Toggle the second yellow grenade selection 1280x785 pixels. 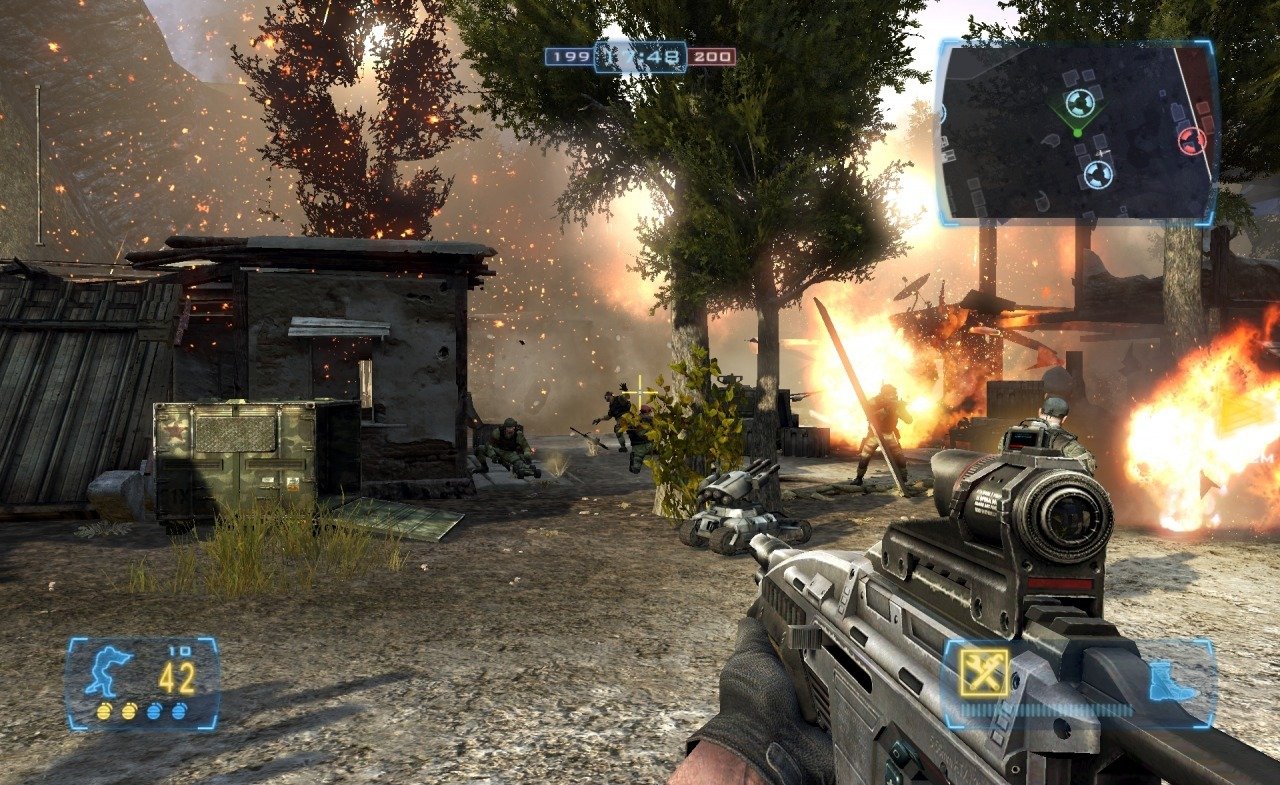point(130,710)
